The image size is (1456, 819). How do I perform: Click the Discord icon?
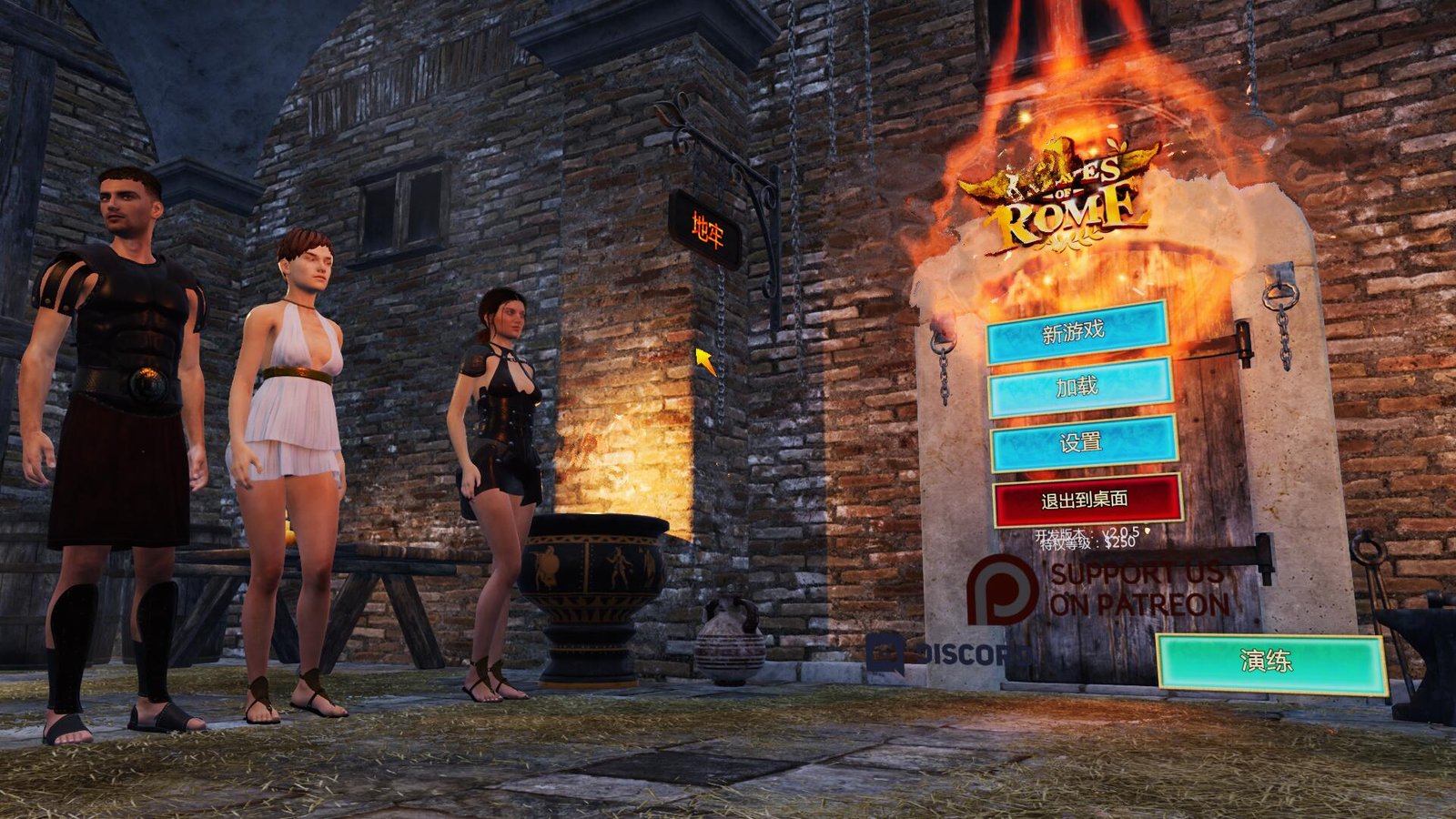point(884,652)
